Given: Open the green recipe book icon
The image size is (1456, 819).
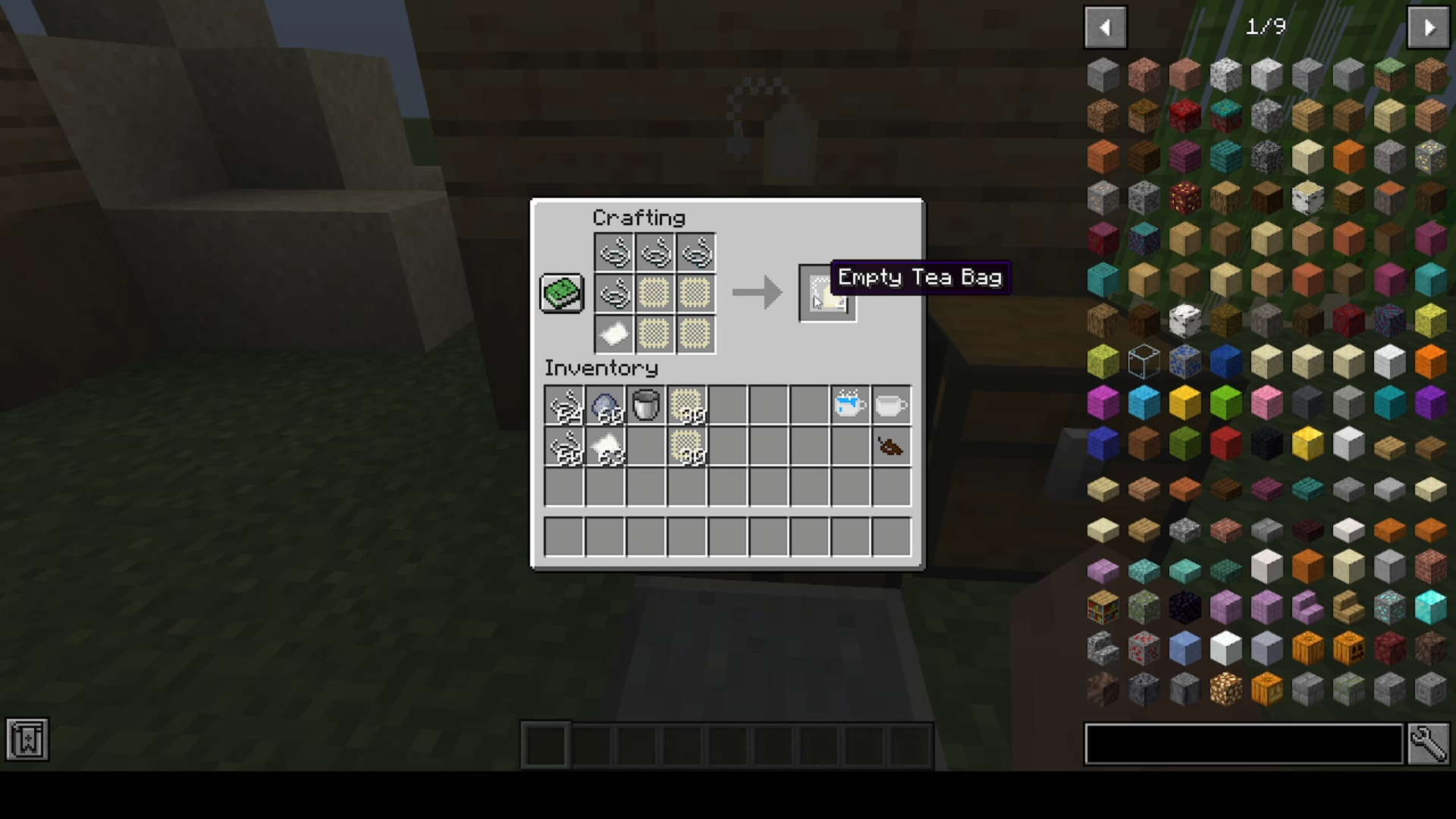Looking at the screenshot, I should 561,293.
